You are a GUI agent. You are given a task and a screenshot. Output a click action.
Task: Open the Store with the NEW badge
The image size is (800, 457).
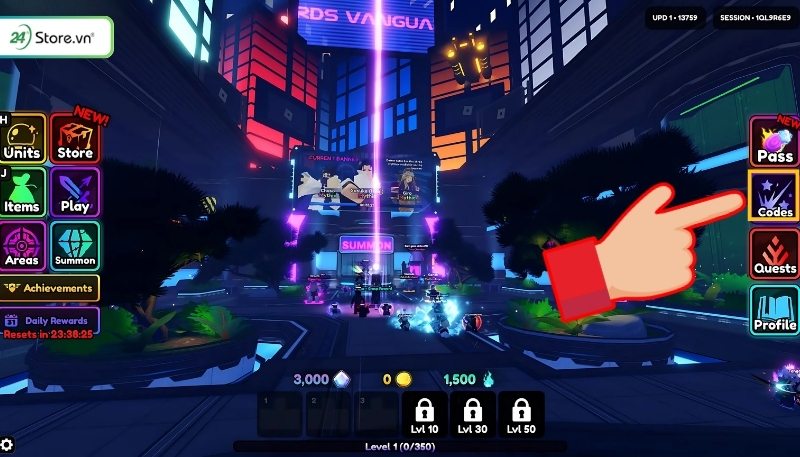[74, 139]
